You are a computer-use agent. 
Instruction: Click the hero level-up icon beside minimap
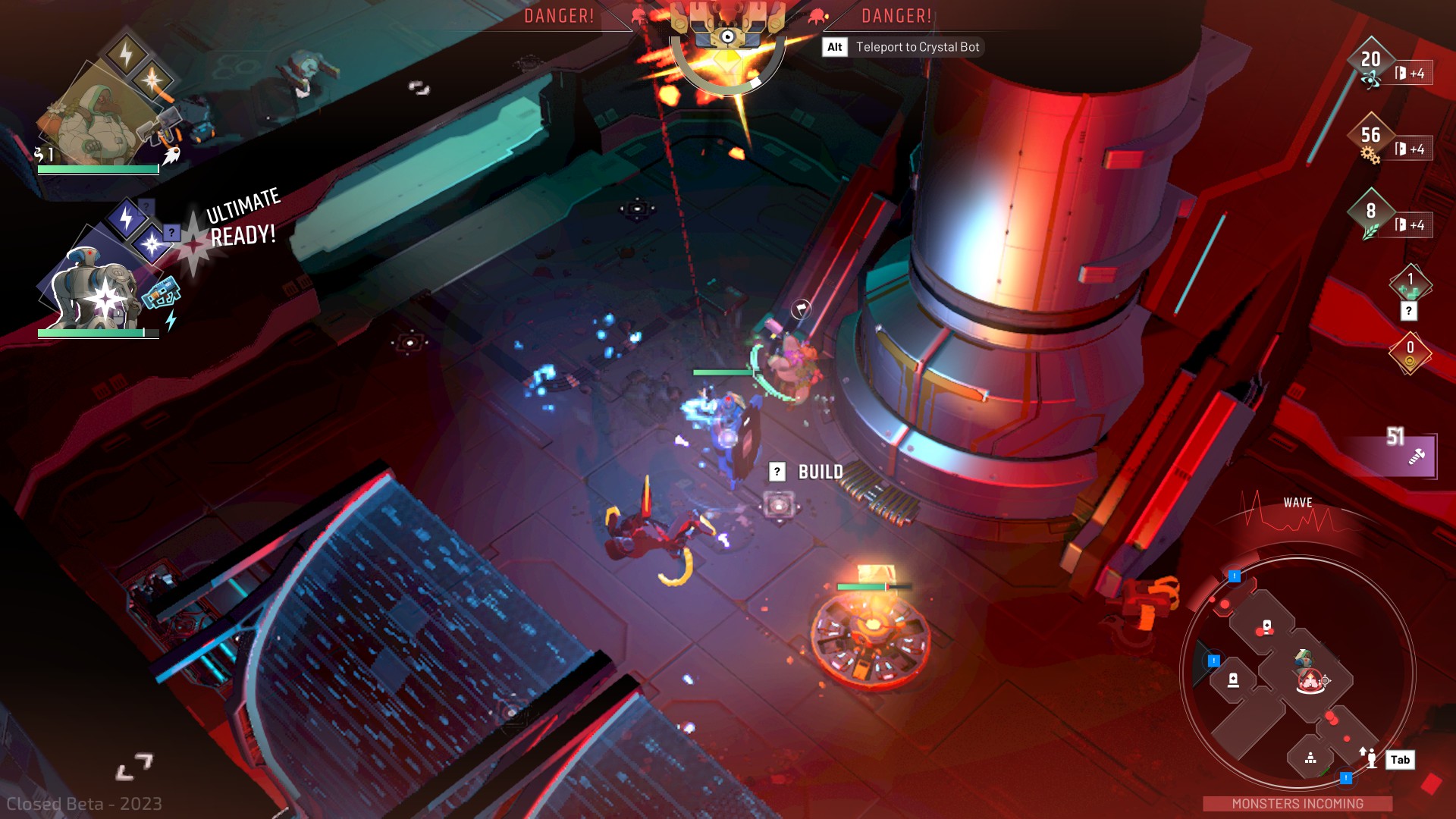[x=1369, y=757]
